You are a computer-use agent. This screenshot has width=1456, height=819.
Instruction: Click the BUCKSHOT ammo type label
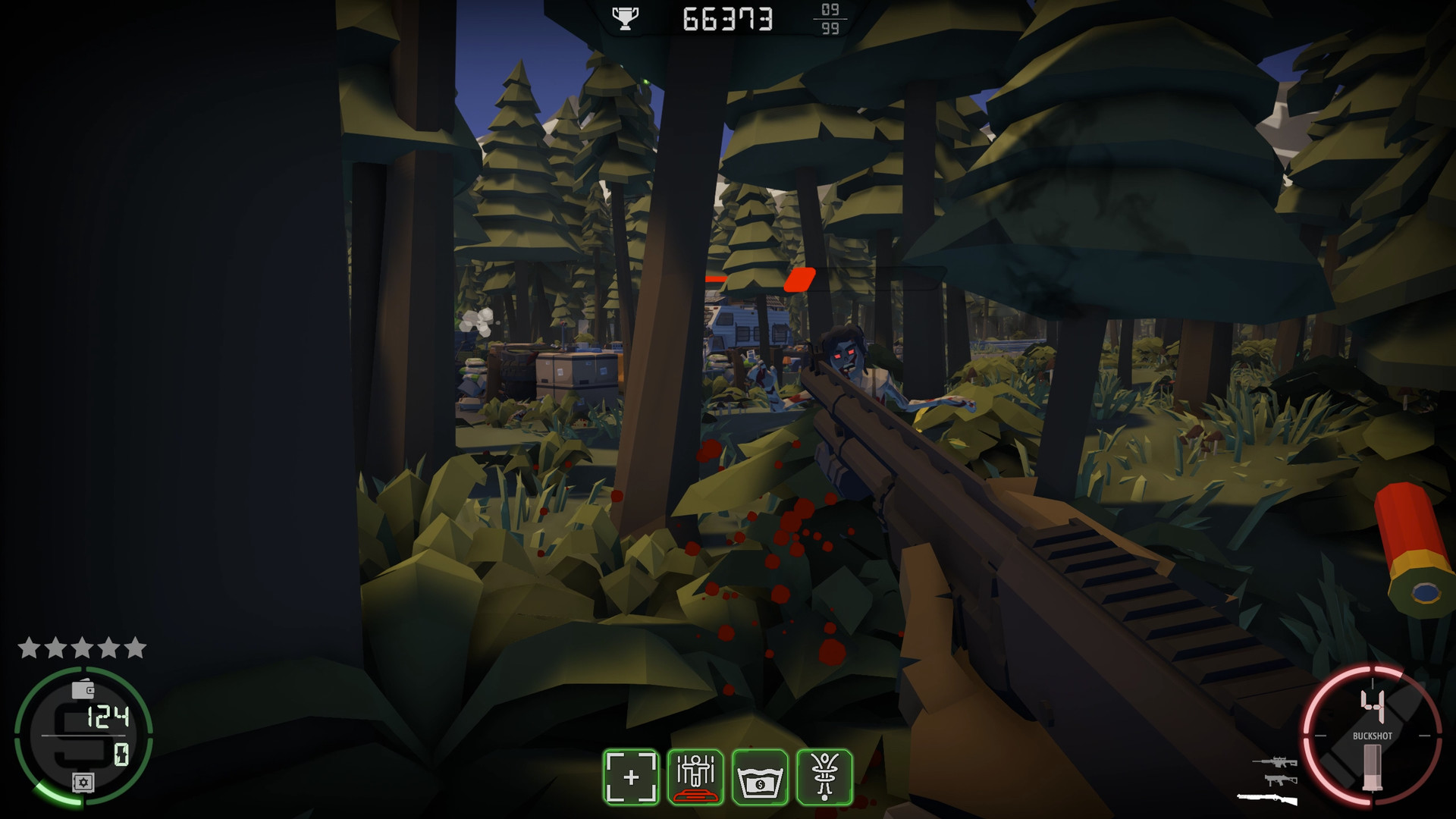(1373, 736)
